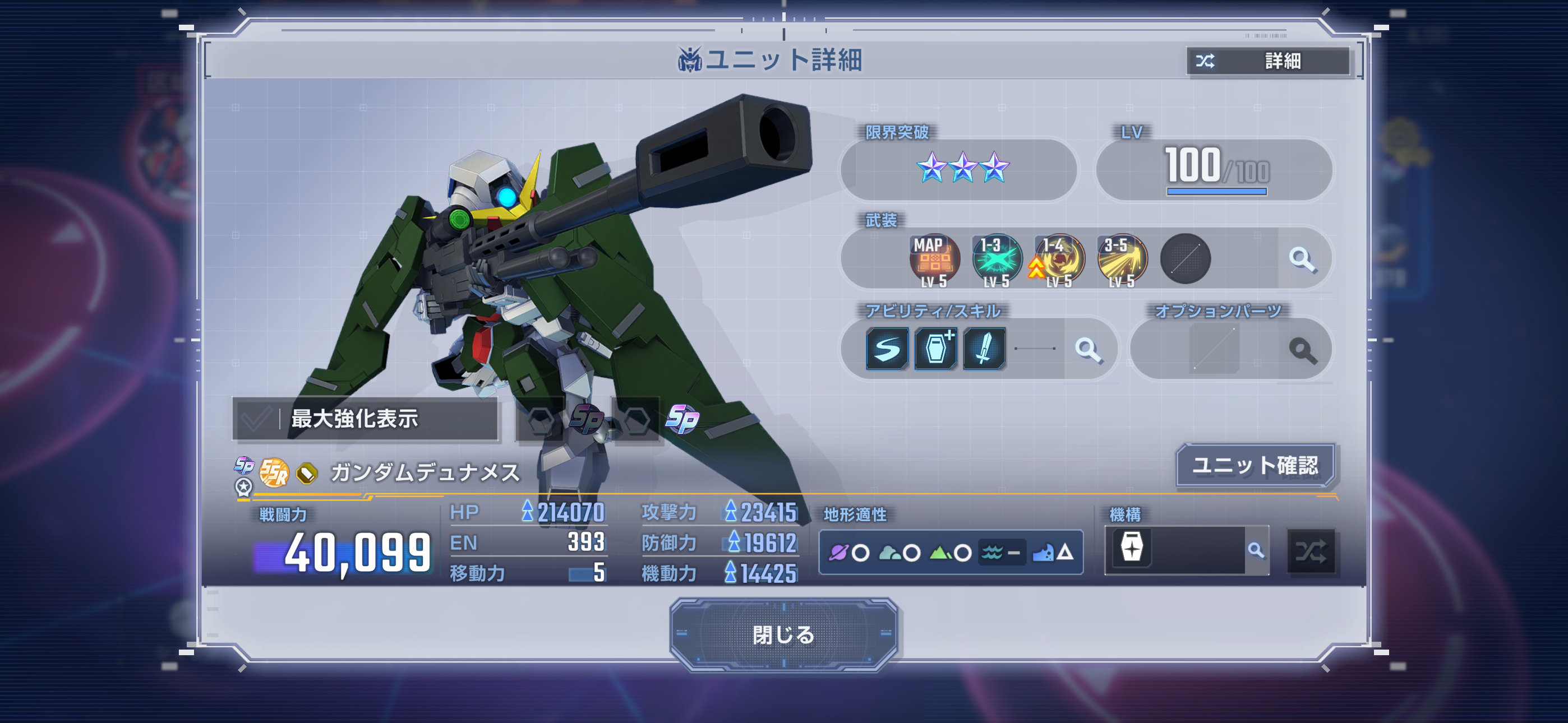Select the 機構 mechanism icon
This screenshot has height=723, width=1568.
tap(1132, 548)
